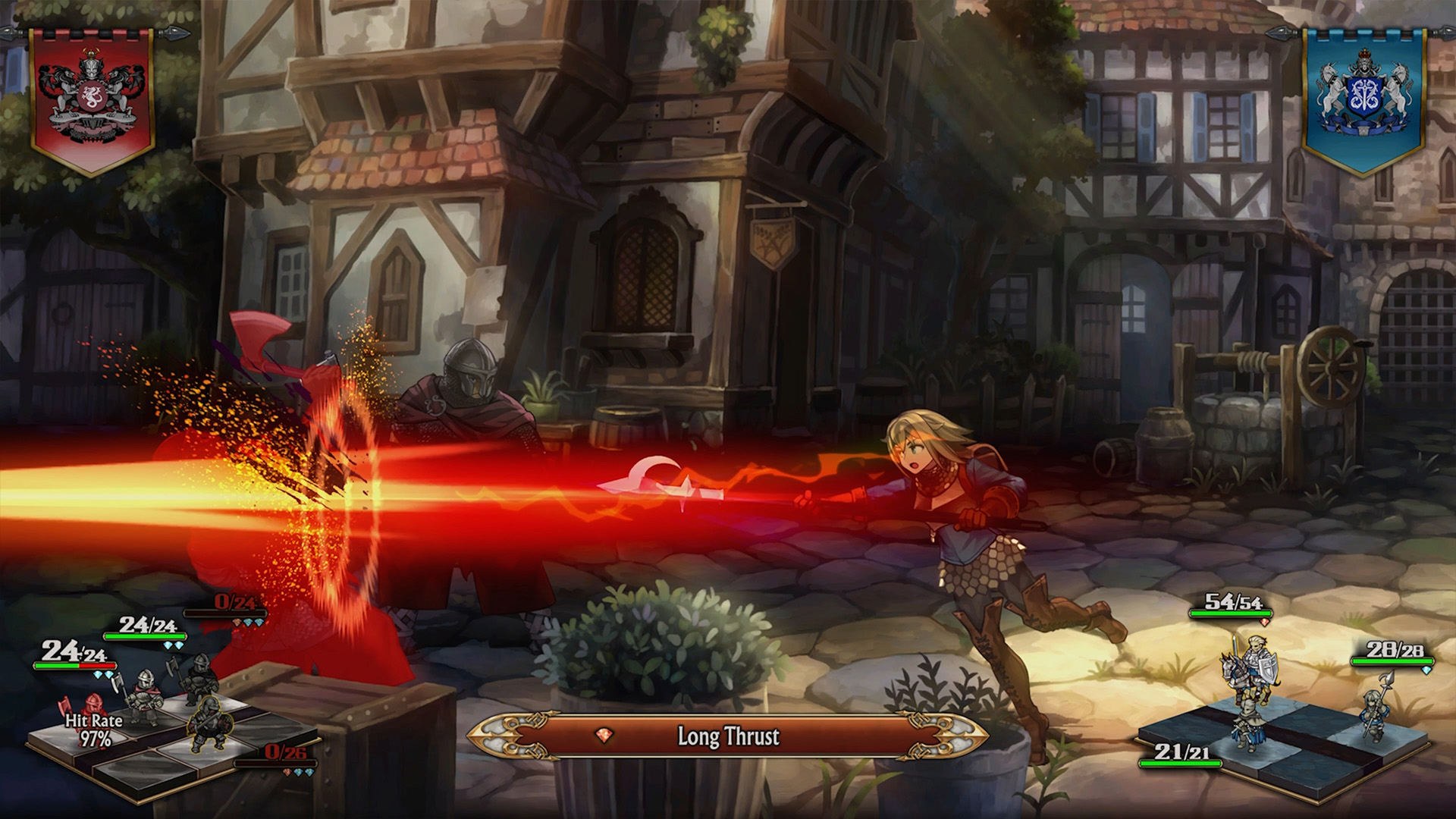Select the red-highlighted axe soldier being targeted
The height and width of the screenshot is (819, 1456).
93,709
